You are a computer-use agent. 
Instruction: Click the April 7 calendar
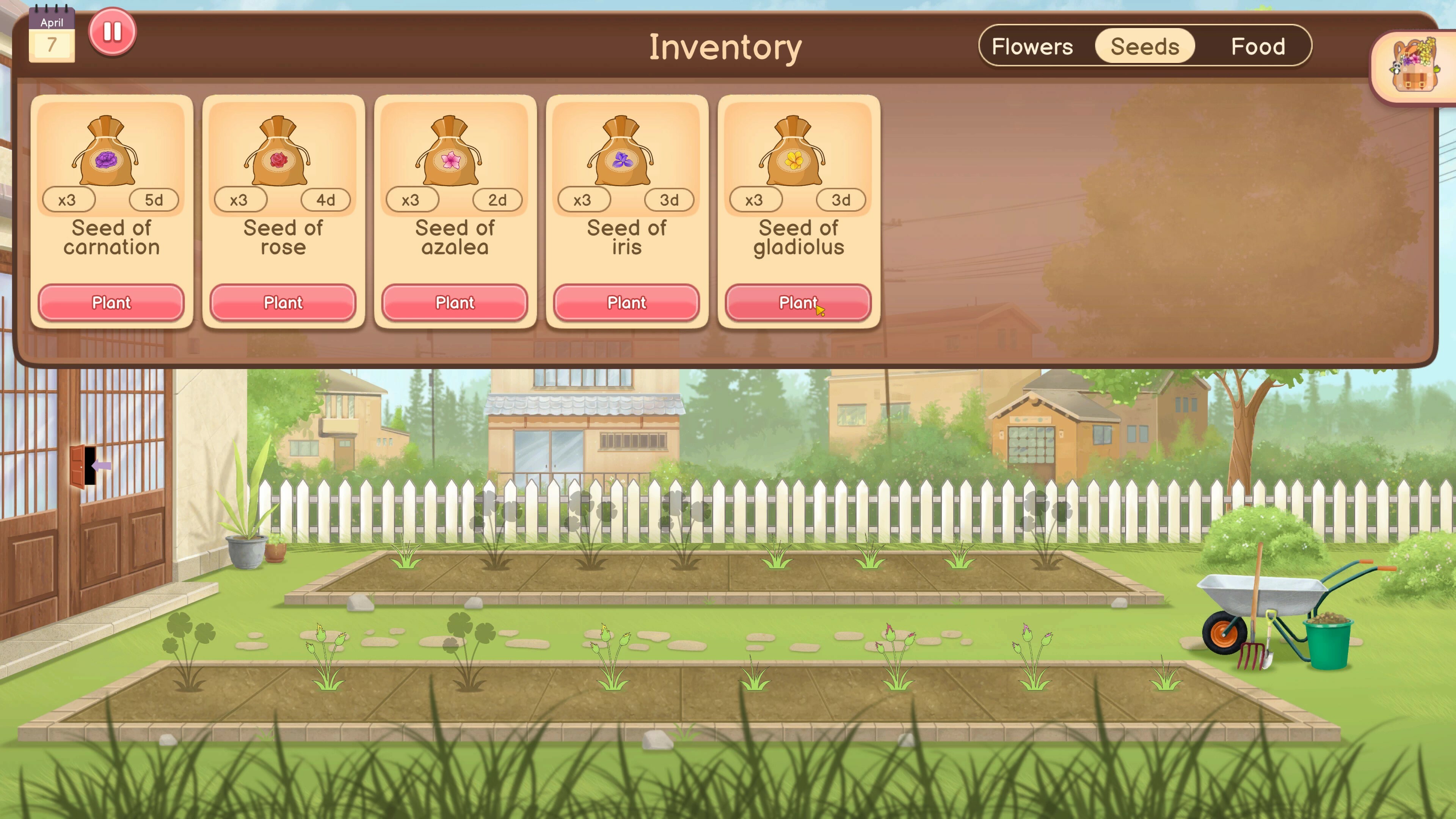[53, 34]
